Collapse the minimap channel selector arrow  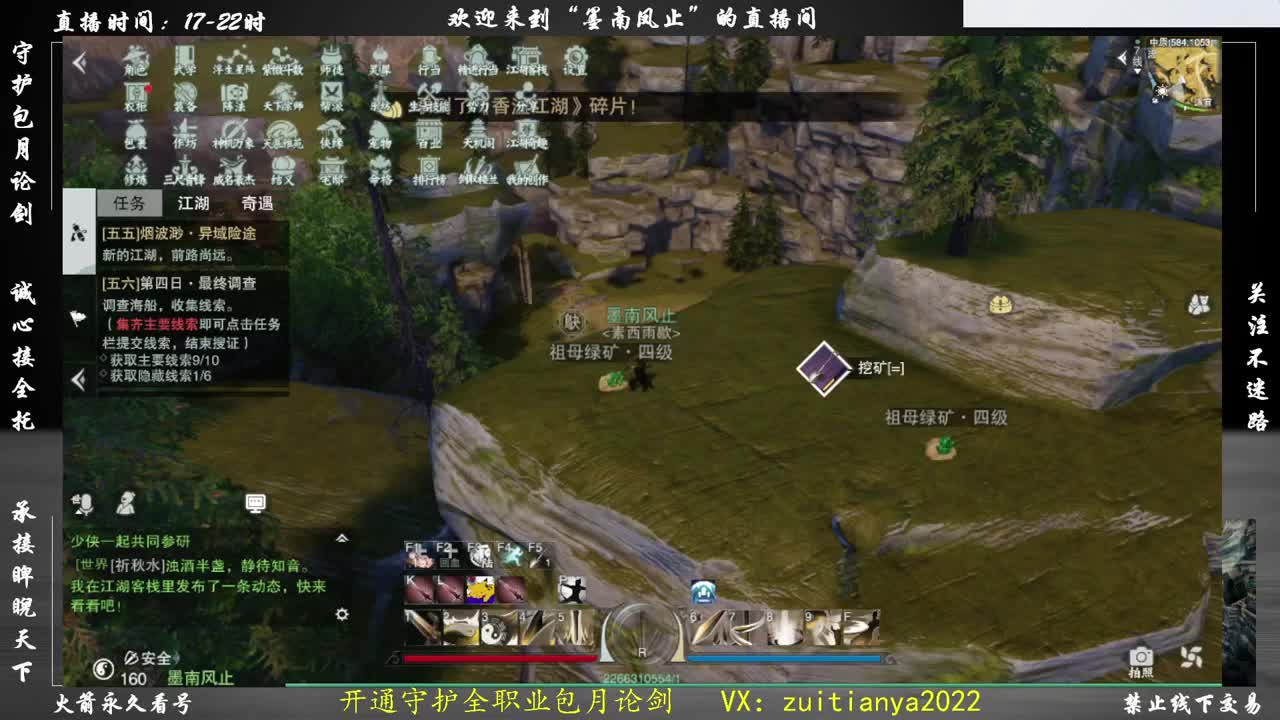1124,57
